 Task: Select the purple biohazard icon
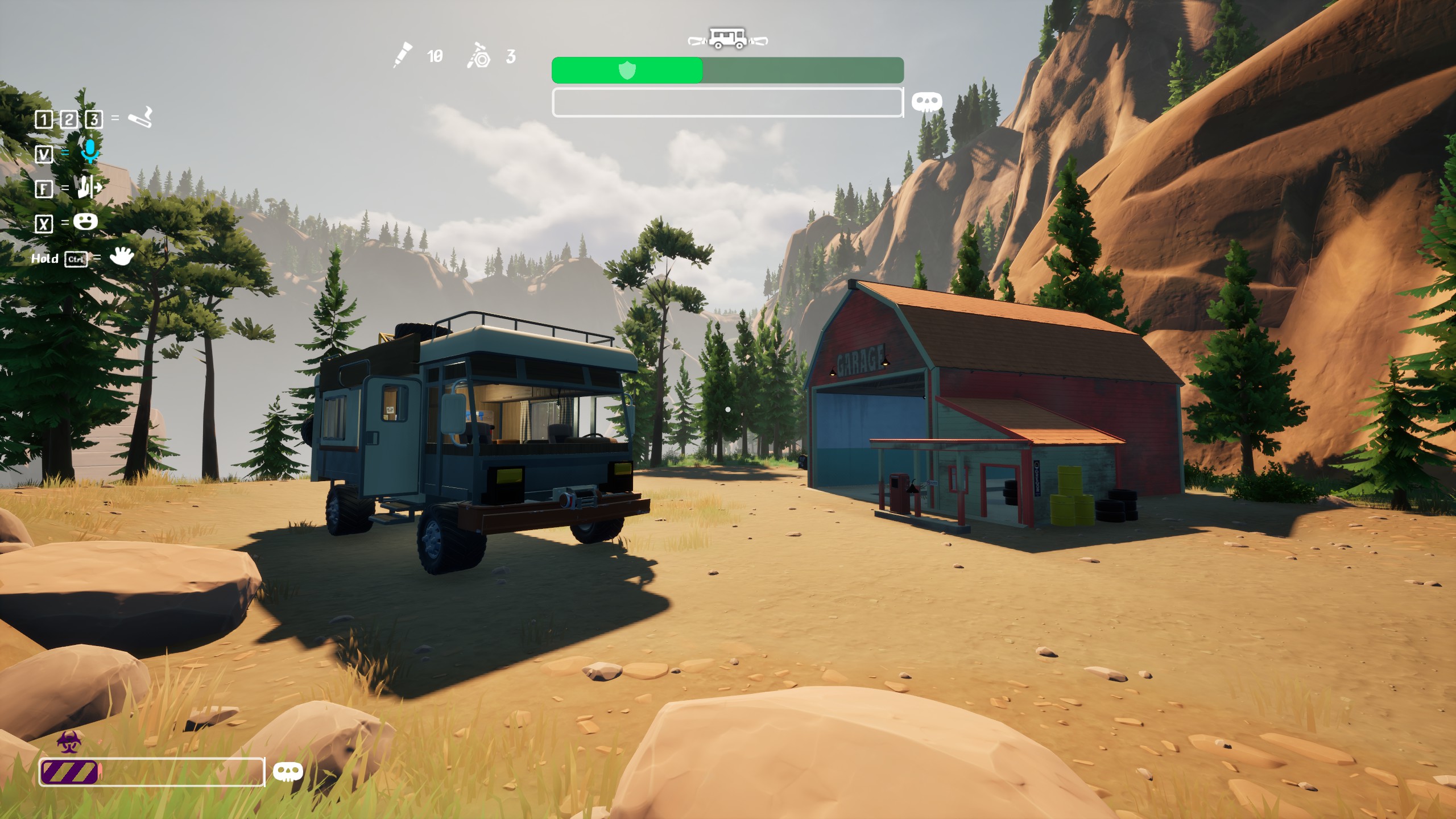pyautogui.click(x=69, y=742)
